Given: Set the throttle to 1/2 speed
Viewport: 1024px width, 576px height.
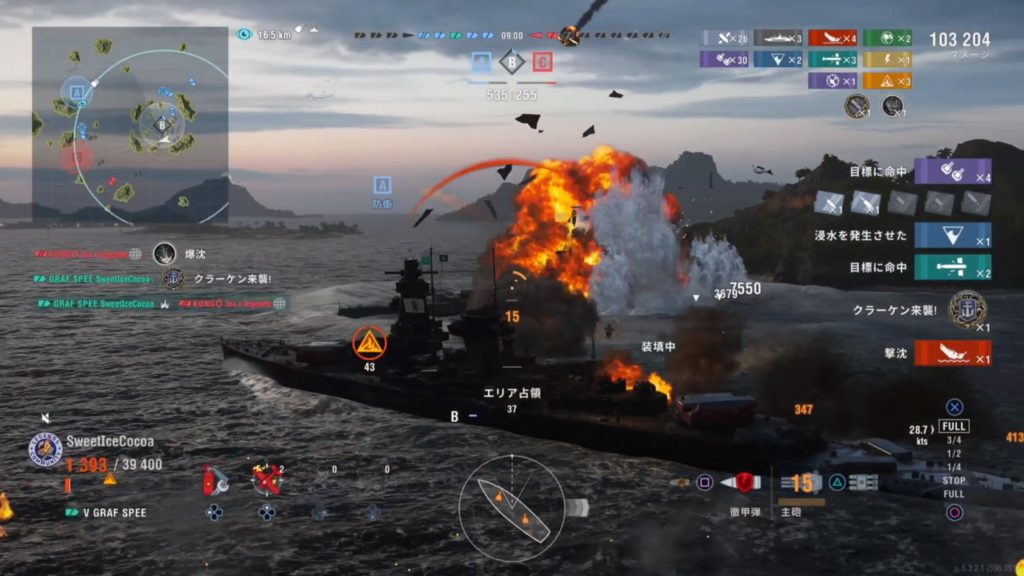Looking at the screenshot, I should click(x=954, y=454).
